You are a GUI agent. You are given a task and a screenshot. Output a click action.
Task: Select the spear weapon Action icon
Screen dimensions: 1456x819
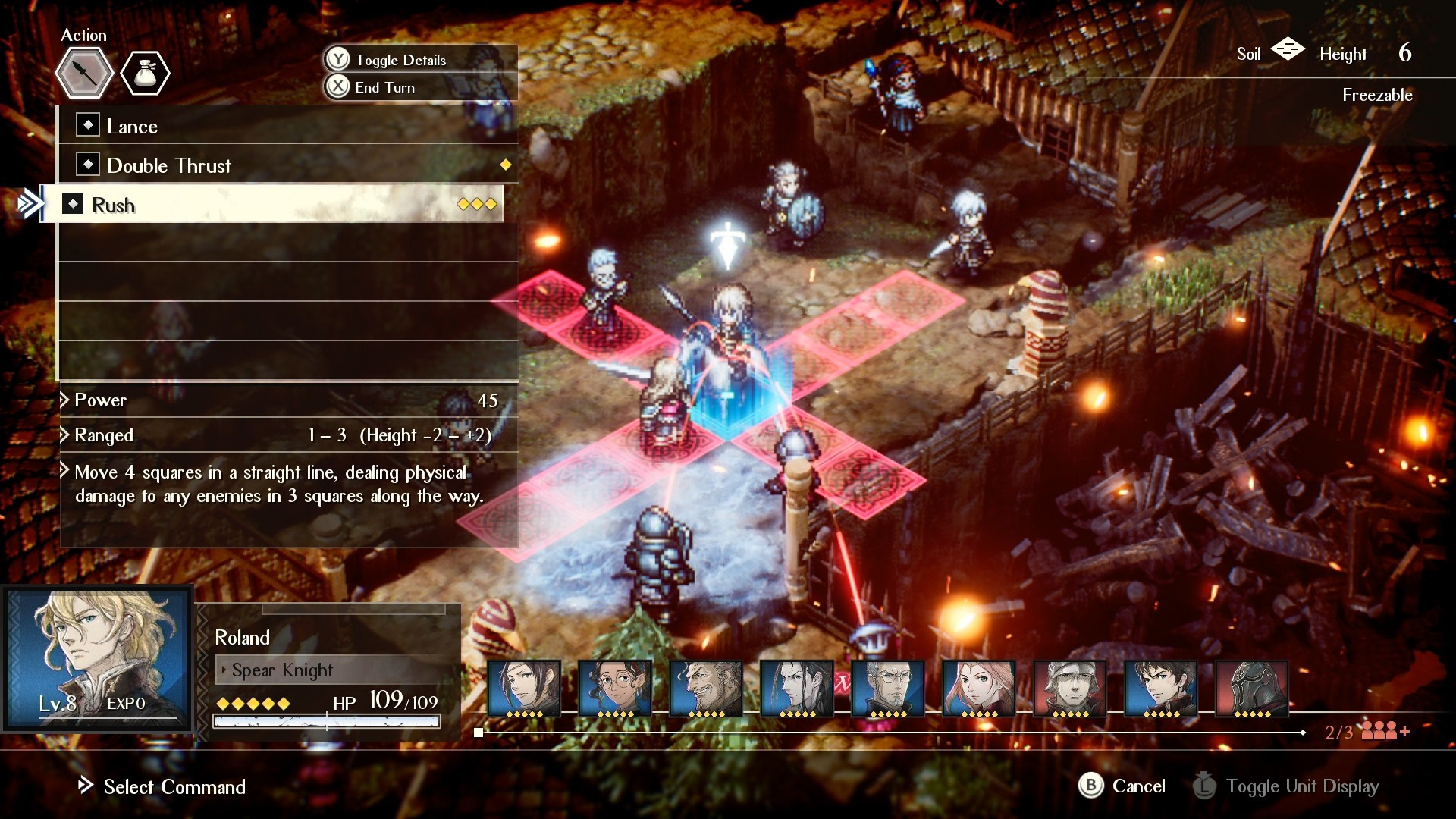83,73
